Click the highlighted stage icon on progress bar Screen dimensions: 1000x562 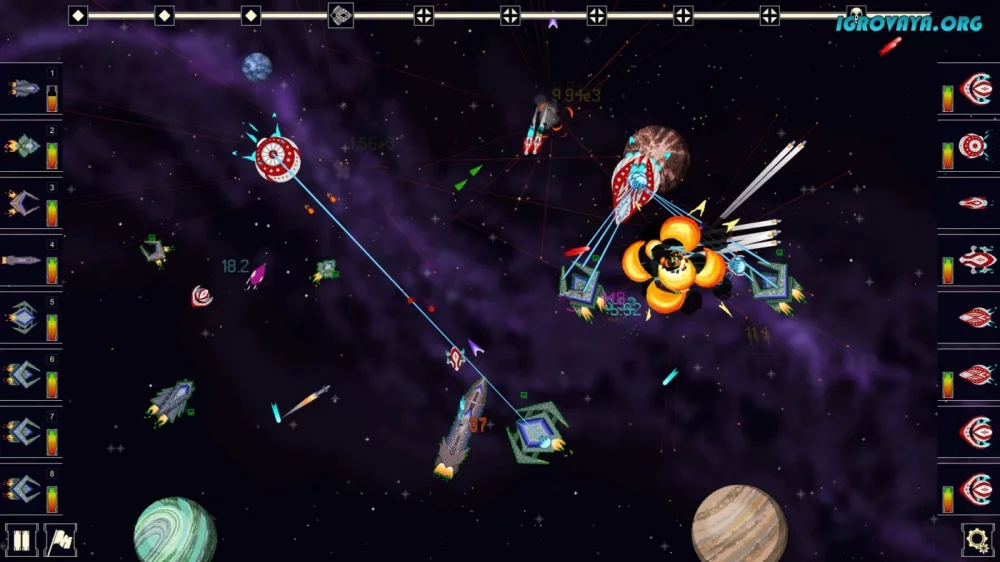pyautogui.click(x=341, y=15)
